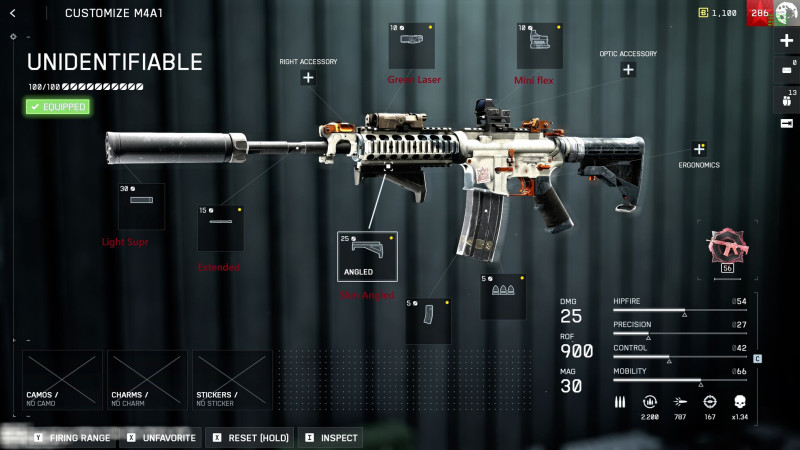Open the ammunition type slot with bullets
This screenshot has width=800, height=450.
point(503,296)
